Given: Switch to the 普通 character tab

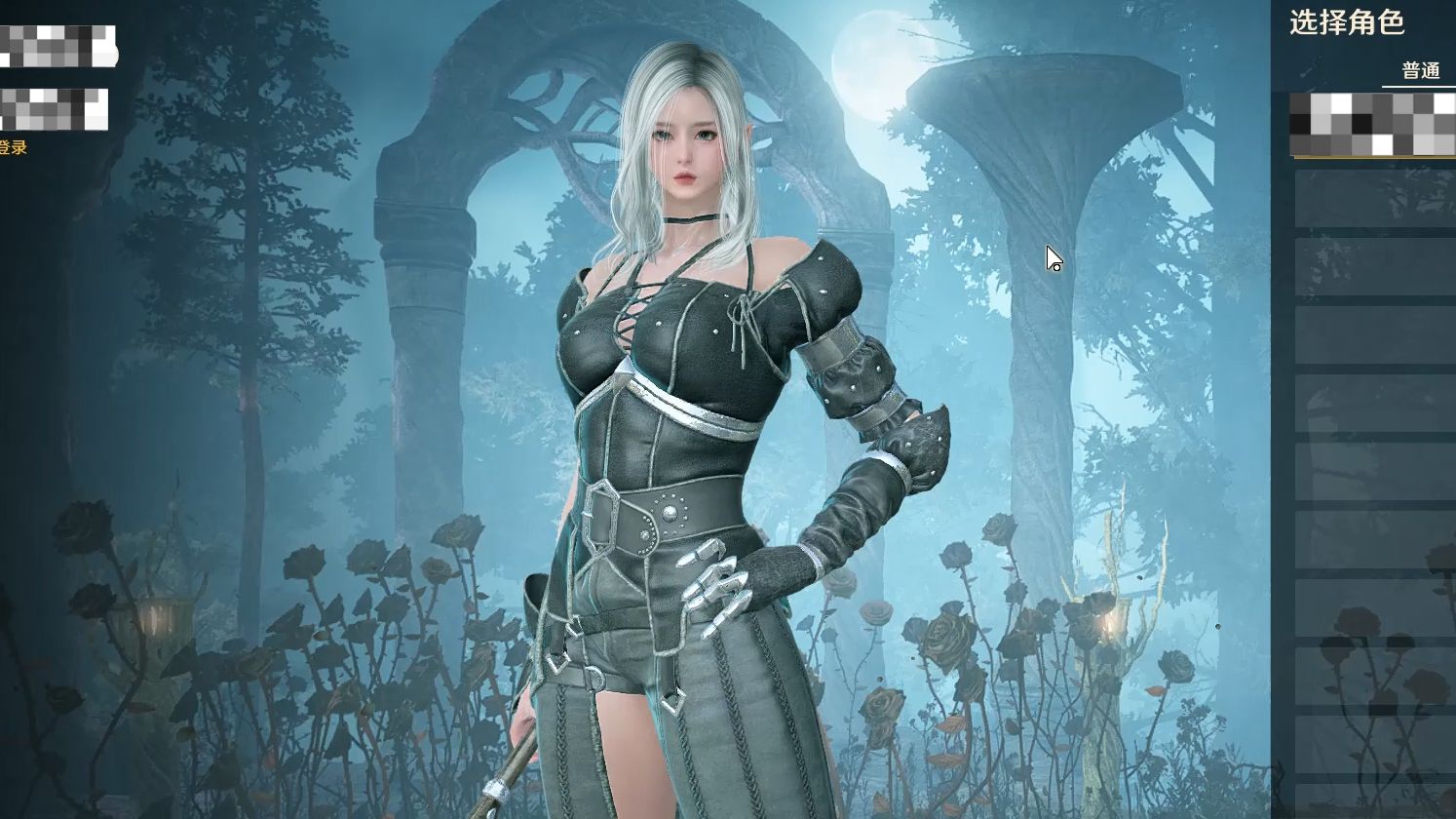Looking at the screenshot, I should pyautogui.click(x=1420, y=71).
